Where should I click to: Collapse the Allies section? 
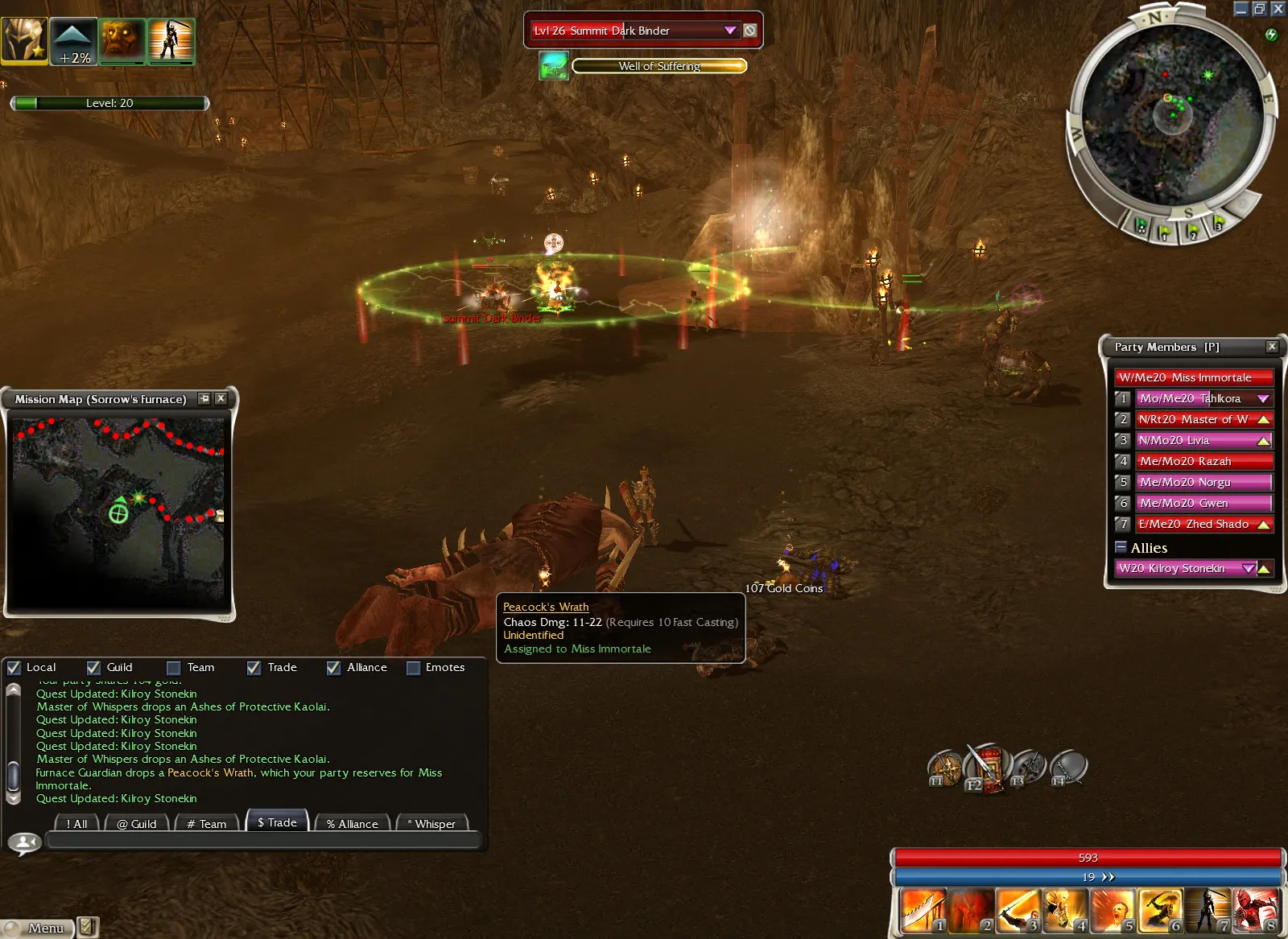click(1121, 547)
